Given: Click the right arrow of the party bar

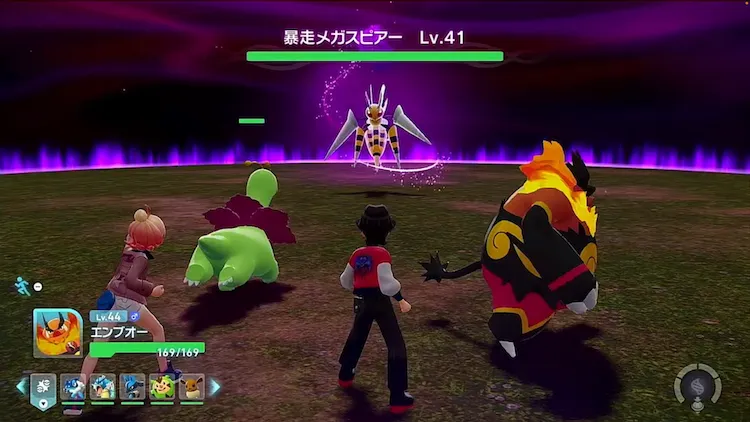Looking at the screenshot, I should pyautogui.click(x=214, y=387).
